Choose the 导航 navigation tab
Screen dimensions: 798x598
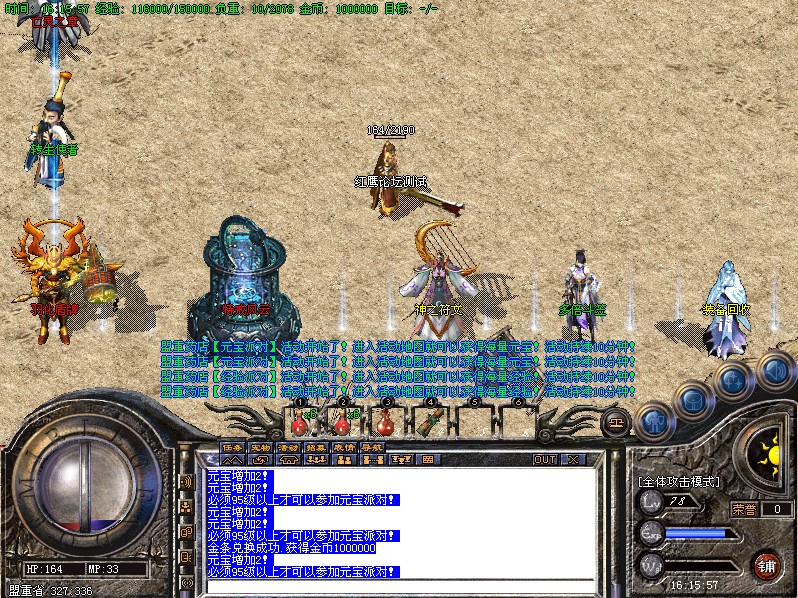click(x=372, y=447)
